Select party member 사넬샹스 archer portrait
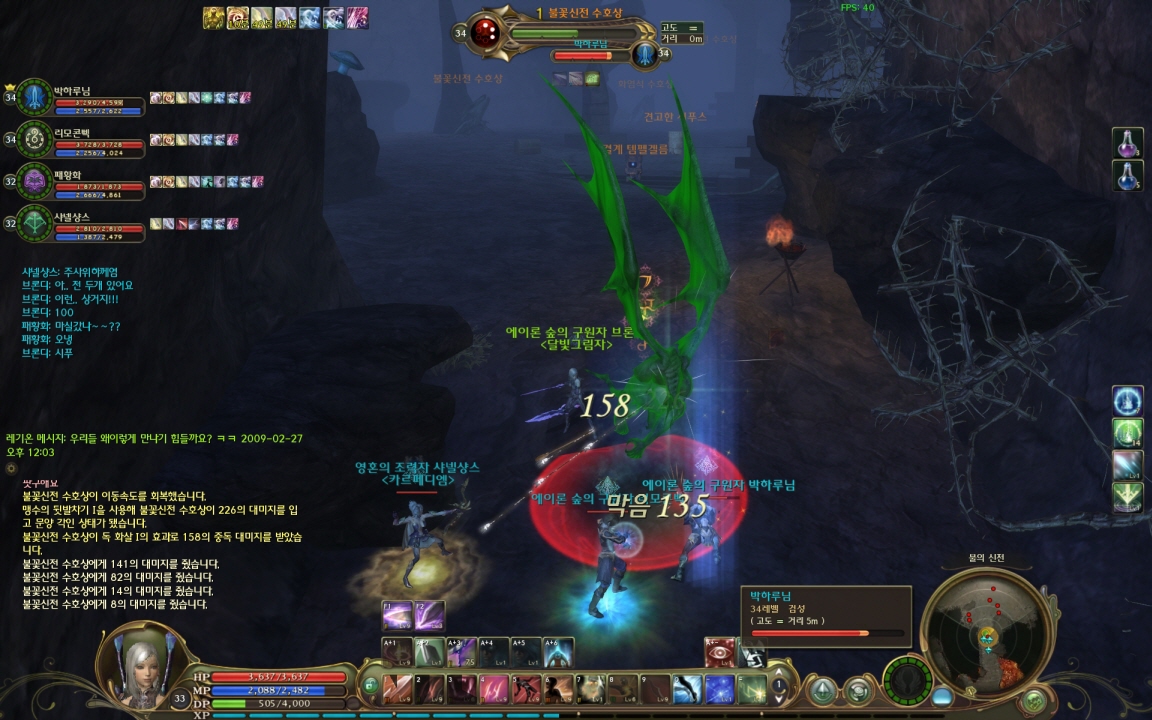 click(x=35, y=222)
